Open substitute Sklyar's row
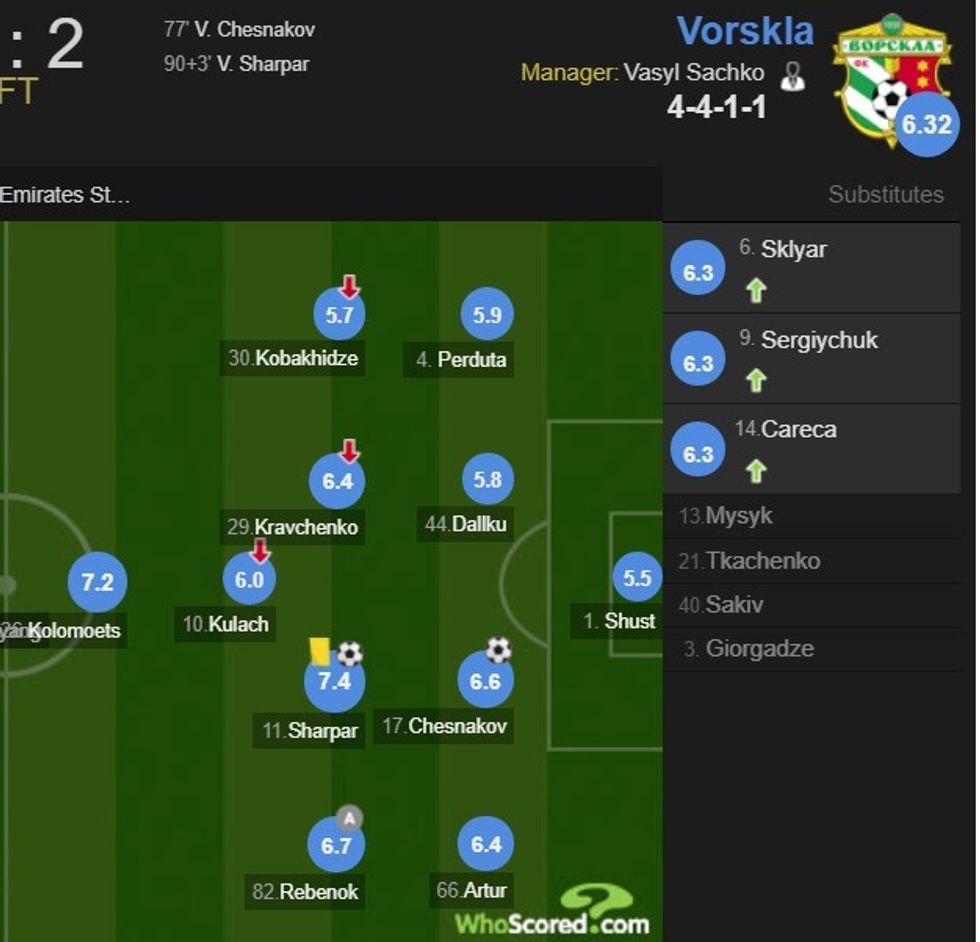This screenshot has width=980, height=942. click(811, 269)
